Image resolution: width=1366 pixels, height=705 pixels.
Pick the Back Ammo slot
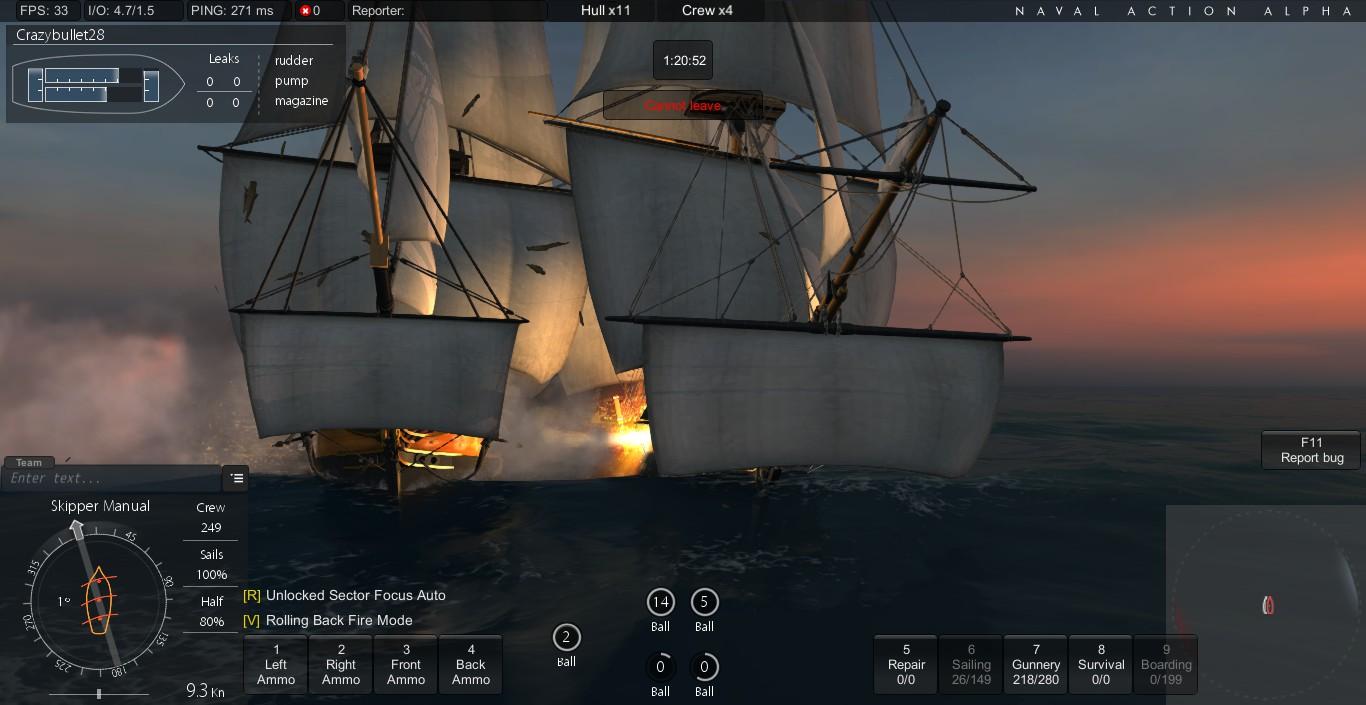point(471,664)
